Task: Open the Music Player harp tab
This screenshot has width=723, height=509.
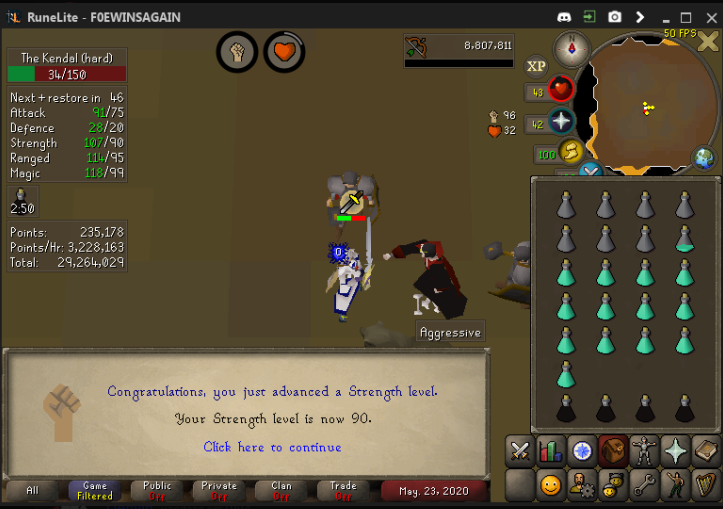Action: pyautogui.click(x=706, y=486)
